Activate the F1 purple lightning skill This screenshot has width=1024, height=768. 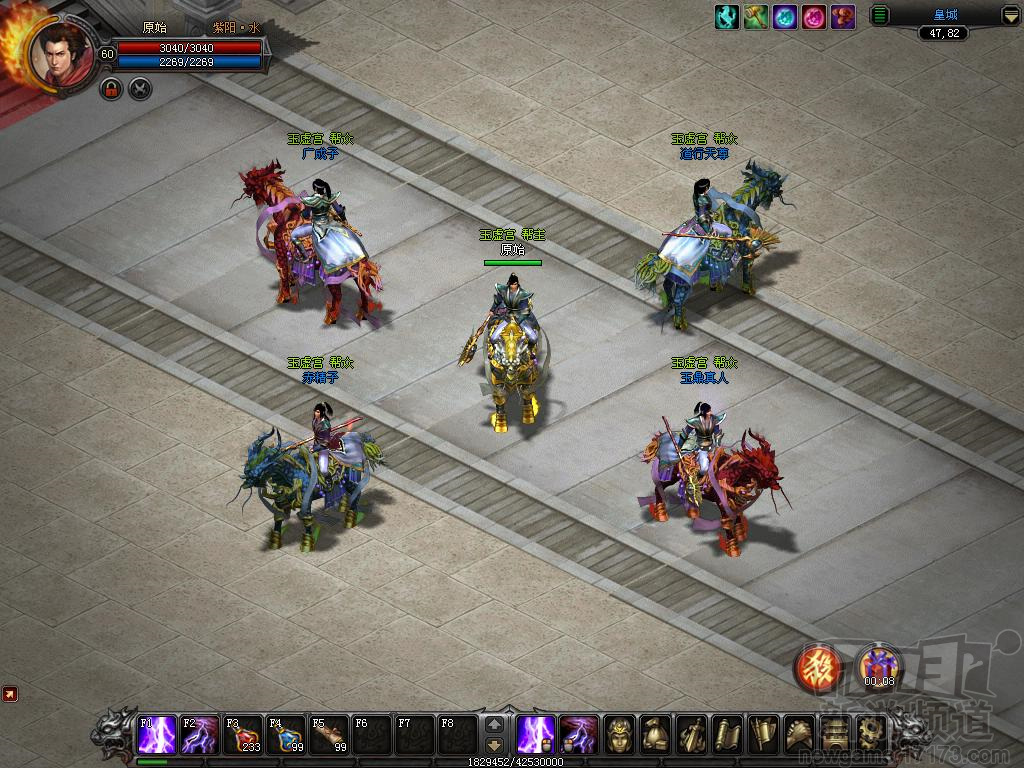tap(158, 735)
